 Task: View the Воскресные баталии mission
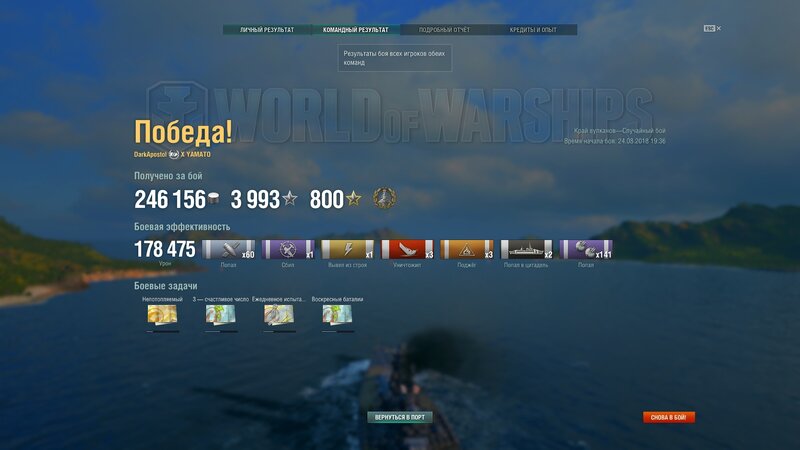coord(336,315)
